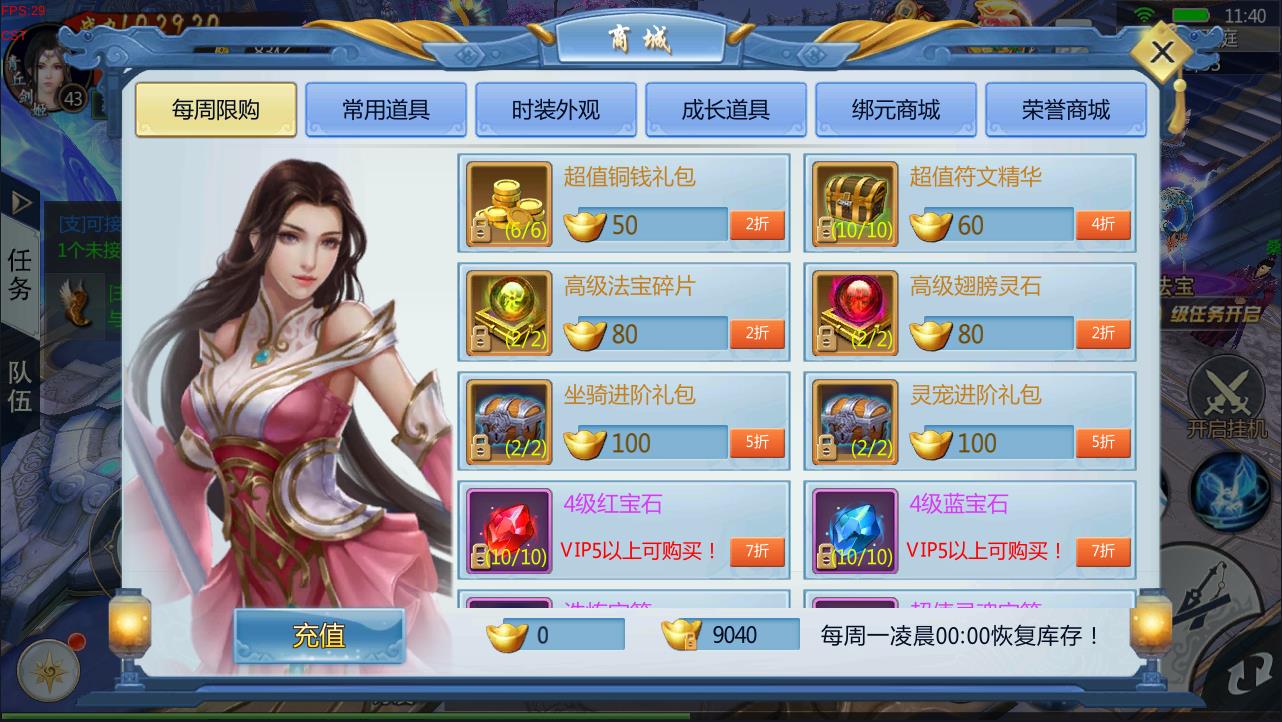Image resolution: width=1282 pixels, height=722 pixels.
Task: Click the green battery indicator at top-right
Action: click(x=1192, y=14)
